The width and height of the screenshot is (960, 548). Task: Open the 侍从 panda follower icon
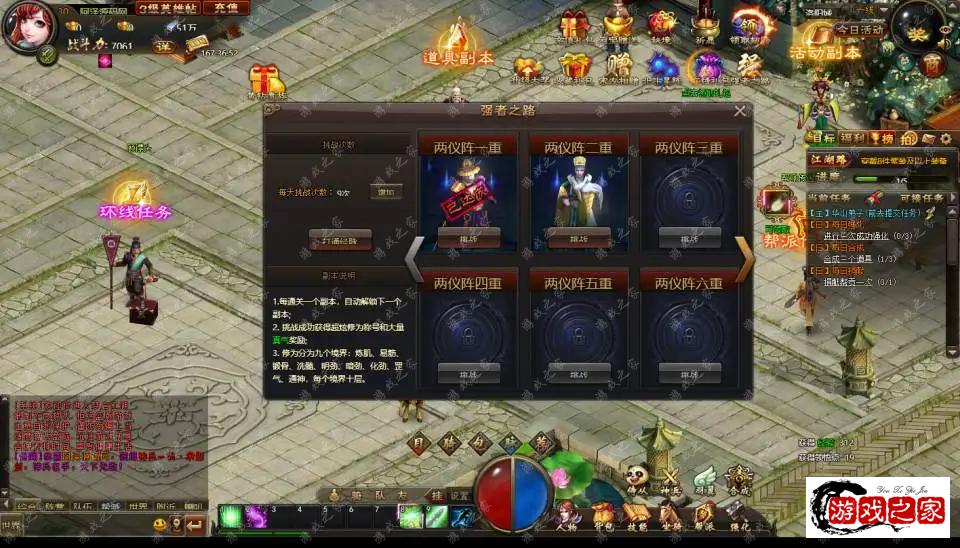[x=638, y=481]
